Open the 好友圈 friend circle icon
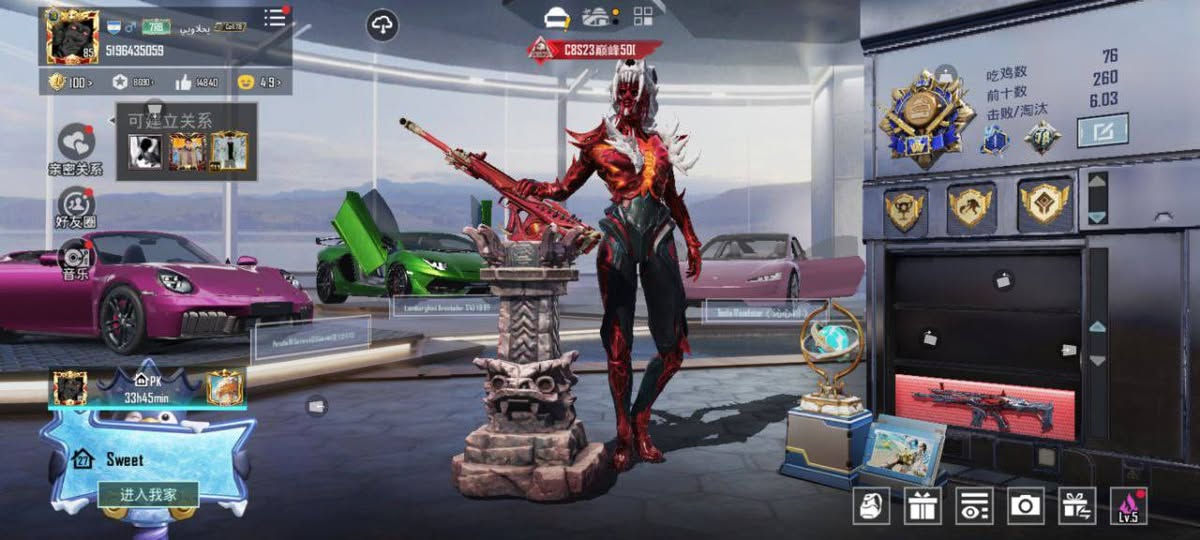1200x540 pixels. click(x=75, y=203)
